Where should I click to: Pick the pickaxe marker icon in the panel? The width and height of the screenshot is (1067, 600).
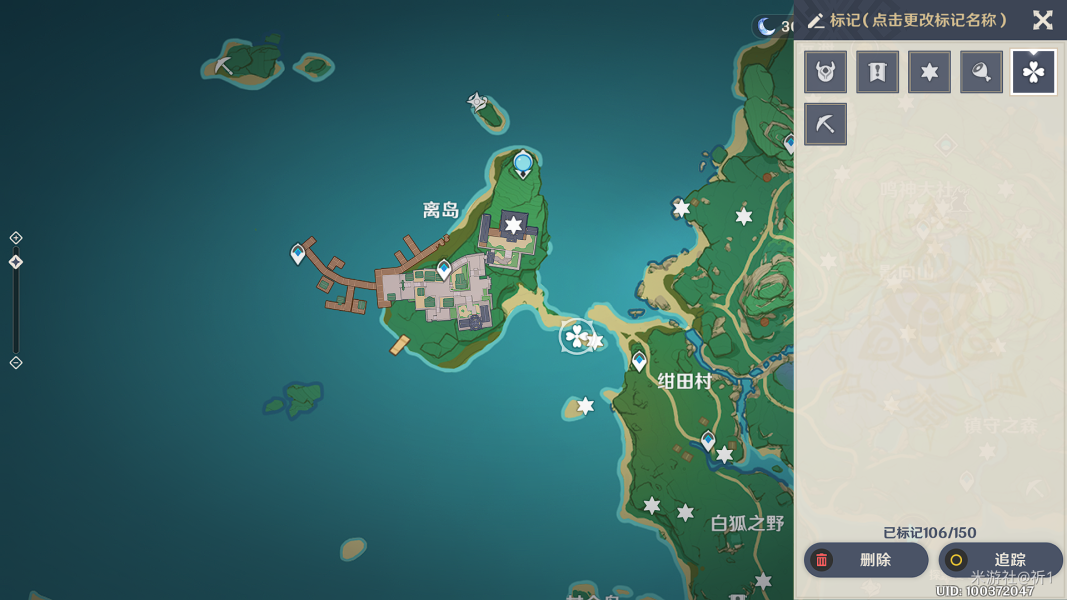point(826,124)
